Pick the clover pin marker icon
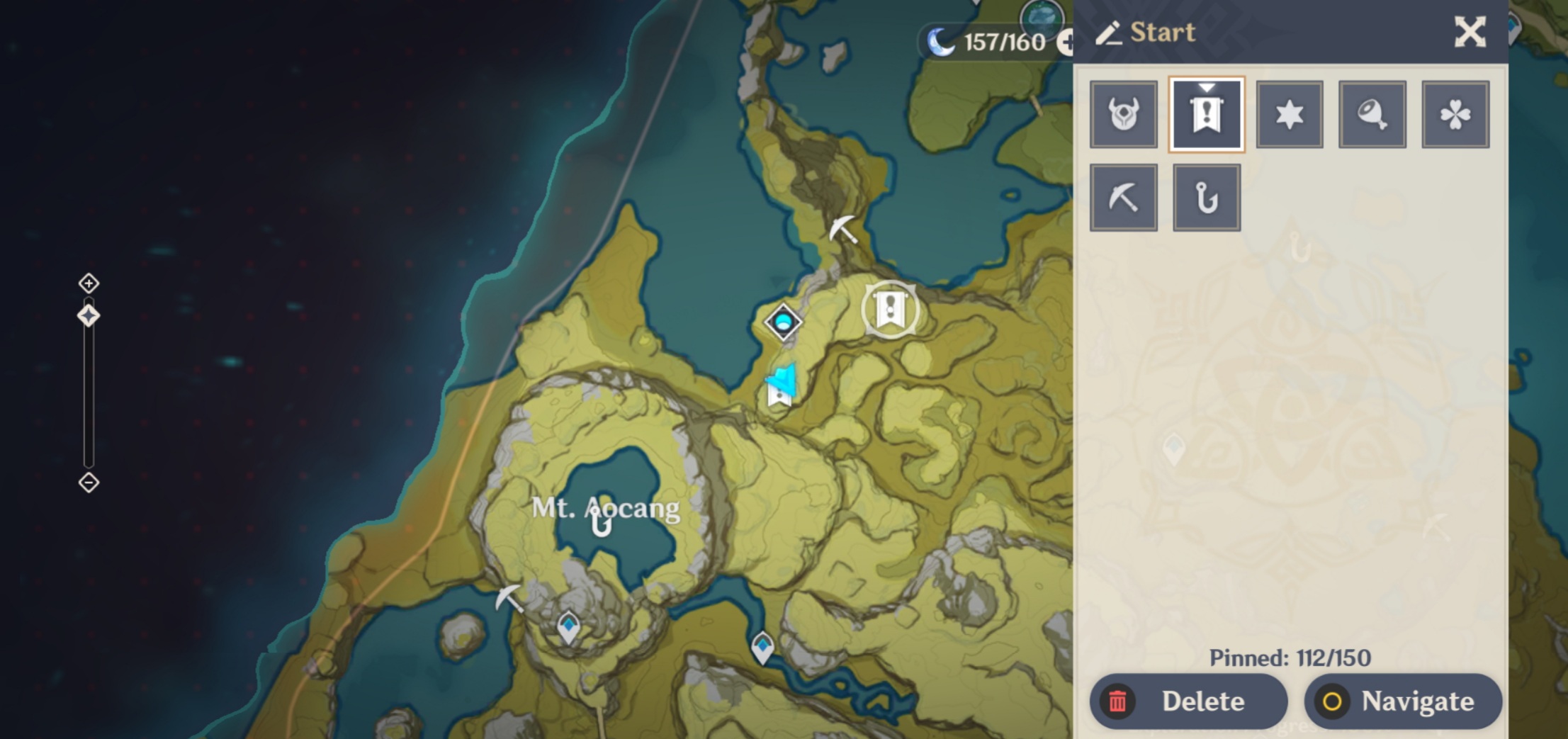Screen dimensions: 1568x739 click(x=1455, y=113)
